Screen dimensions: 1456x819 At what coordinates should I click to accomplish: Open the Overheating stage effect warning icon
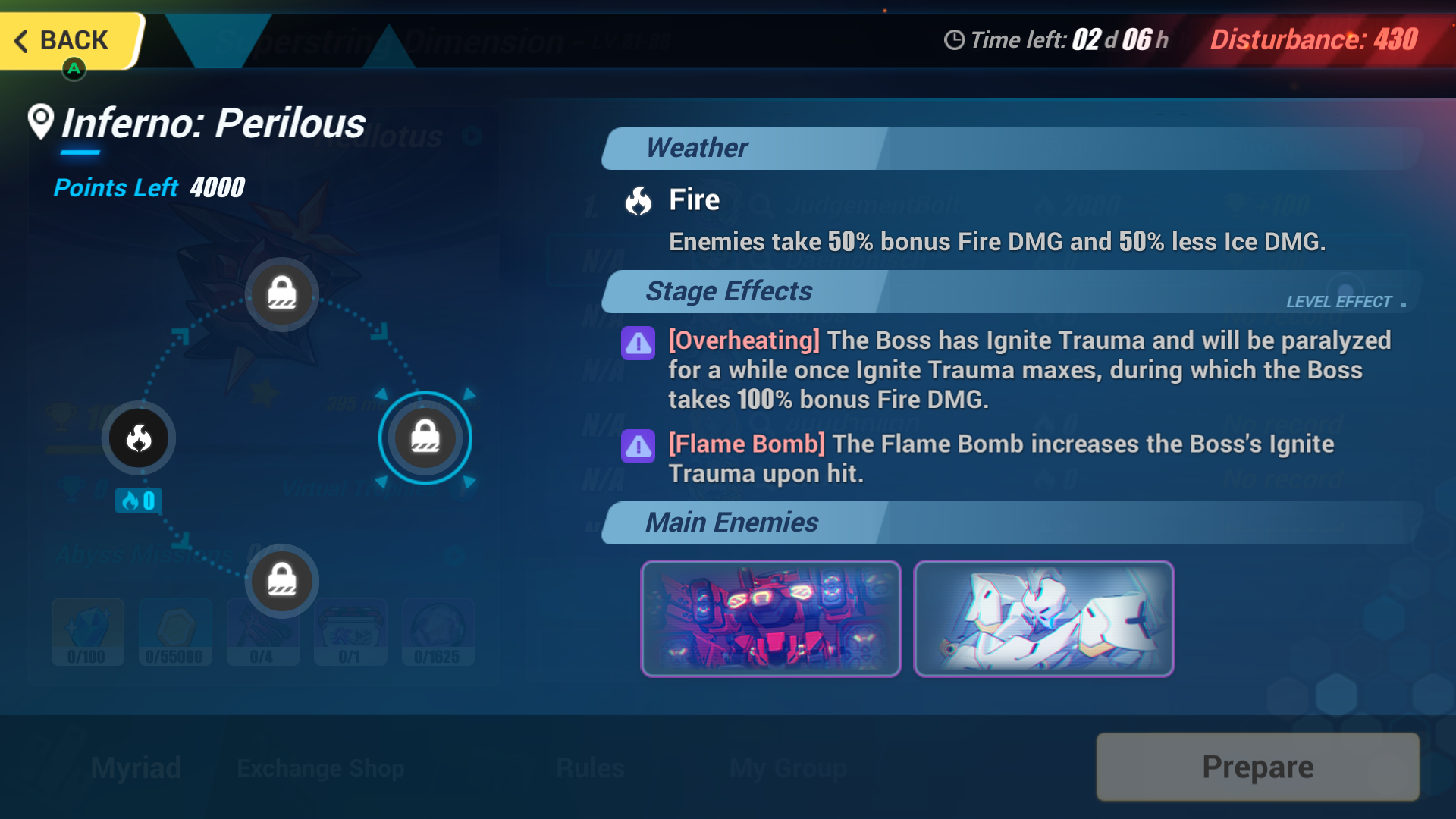tap(638, 344)
